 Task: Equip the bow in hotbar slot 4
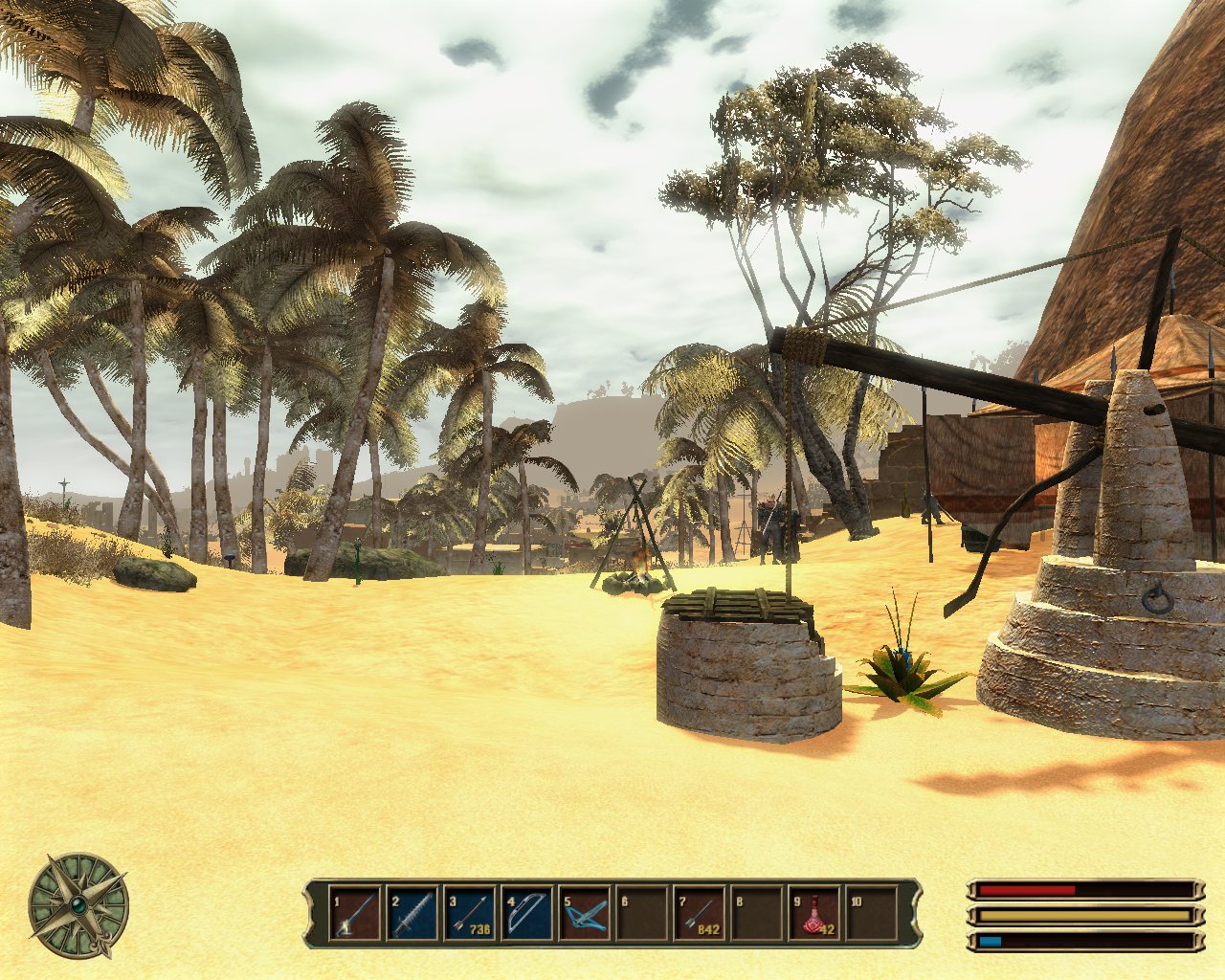point(527,914)
